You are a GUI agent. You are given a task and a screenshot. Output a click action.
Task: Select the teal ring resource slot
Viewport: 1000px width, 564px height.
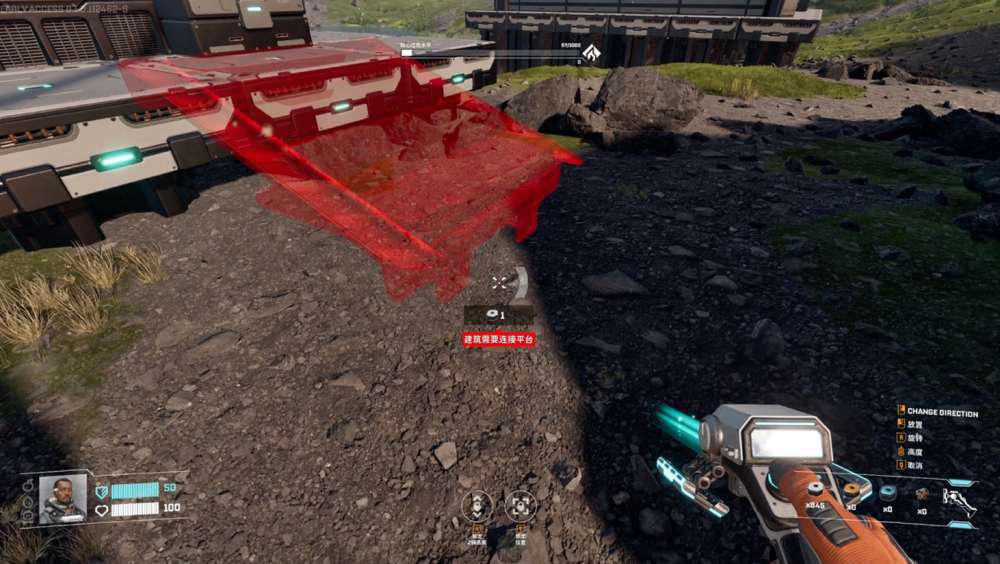pyautogui.click(x=887, y=492)
